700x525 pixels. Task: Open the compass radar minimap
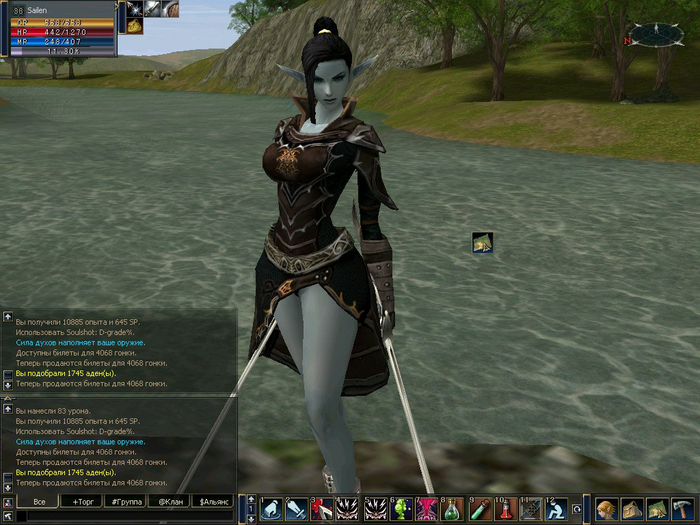pos(656,34)
